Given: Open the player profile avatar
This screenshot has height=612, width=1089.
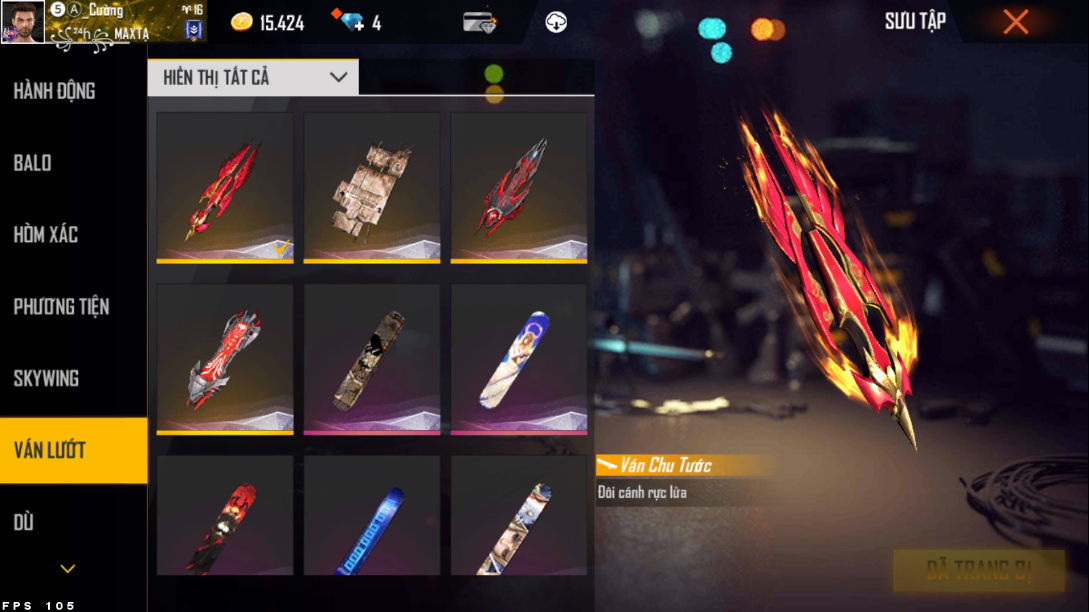Looking at the screenshot, I should click(22, 22).
